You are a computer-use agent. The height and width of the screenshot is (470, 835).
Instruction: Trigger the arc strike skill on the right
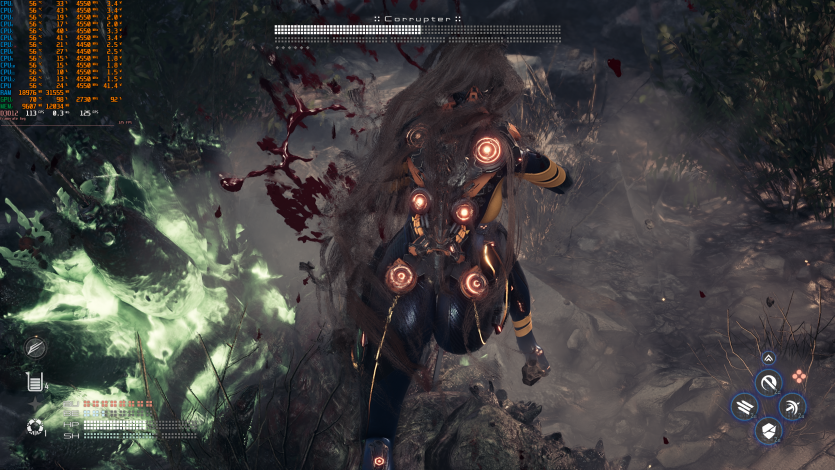click(792, 406)
